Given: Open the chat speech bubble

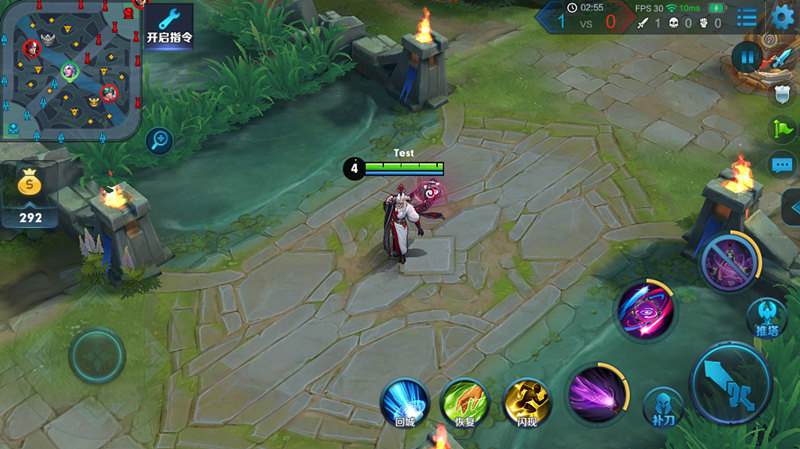Looking at the screenshot, I should point(781,165).
